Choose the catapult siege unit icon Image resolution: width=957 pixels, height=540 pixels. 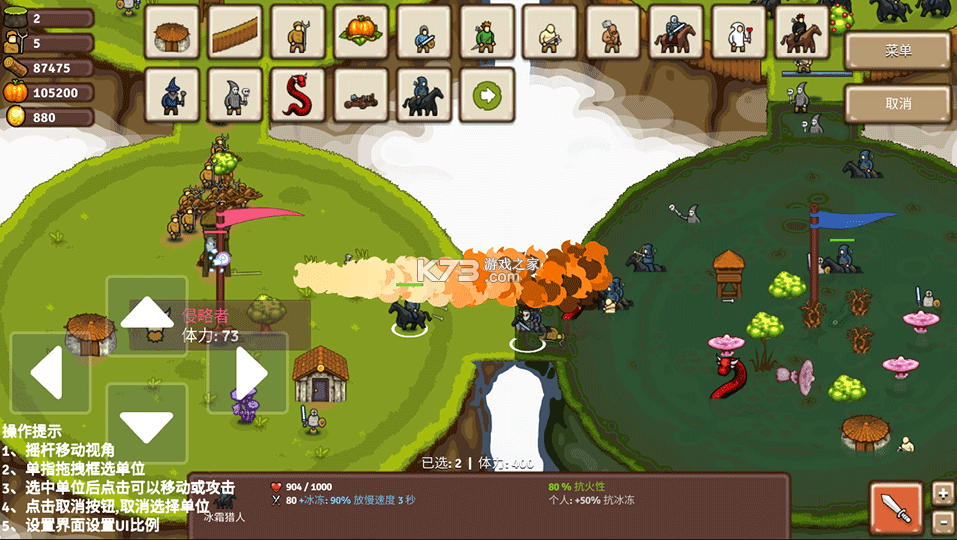(x=361, y=95)
